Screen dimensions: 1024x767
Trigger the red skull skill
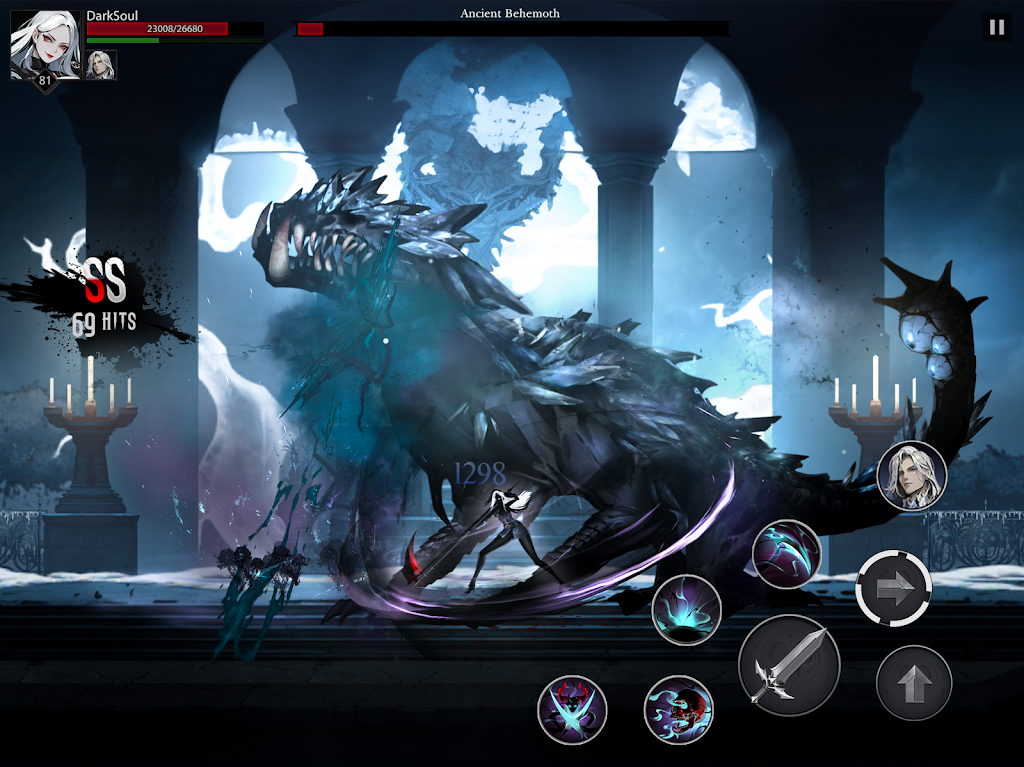[x=678, y=710]
